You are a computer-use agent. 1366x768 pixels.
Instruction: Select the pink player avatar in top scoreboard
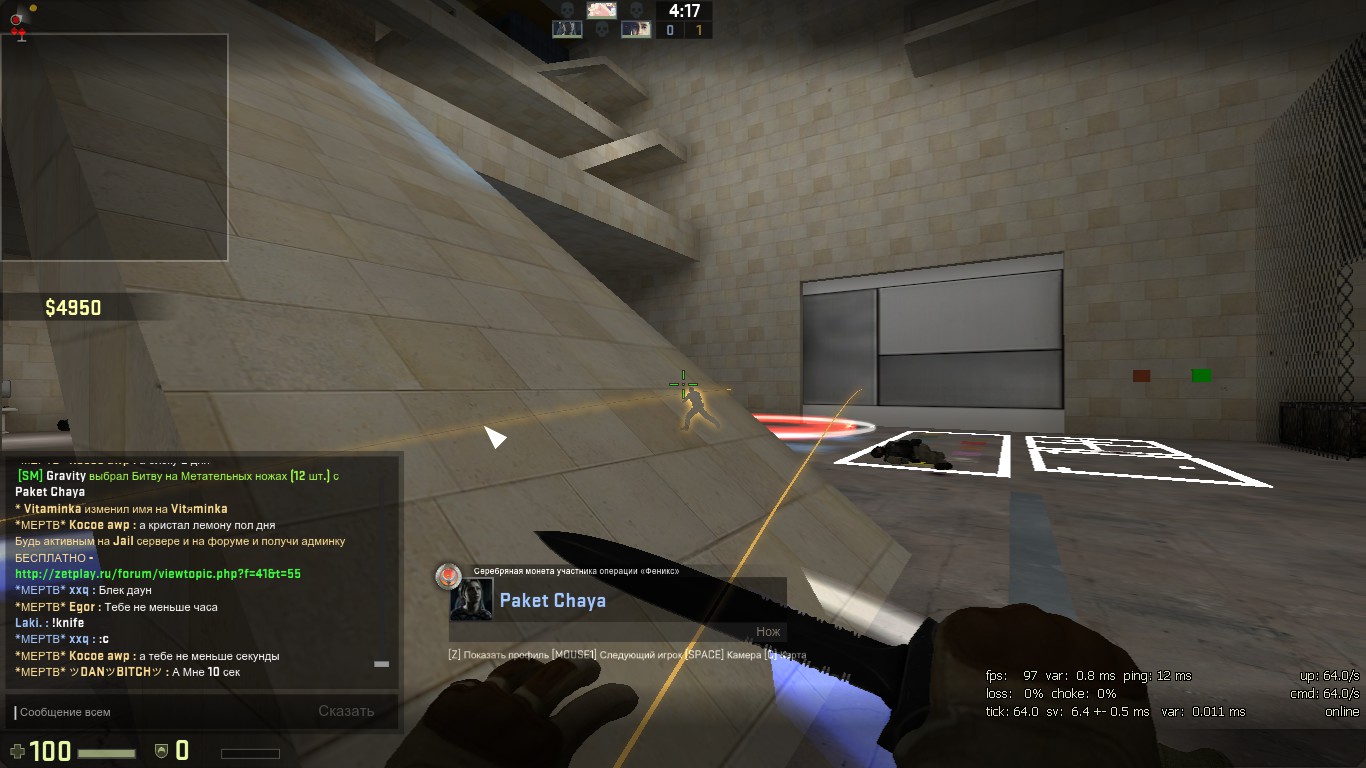coord(601,10)
